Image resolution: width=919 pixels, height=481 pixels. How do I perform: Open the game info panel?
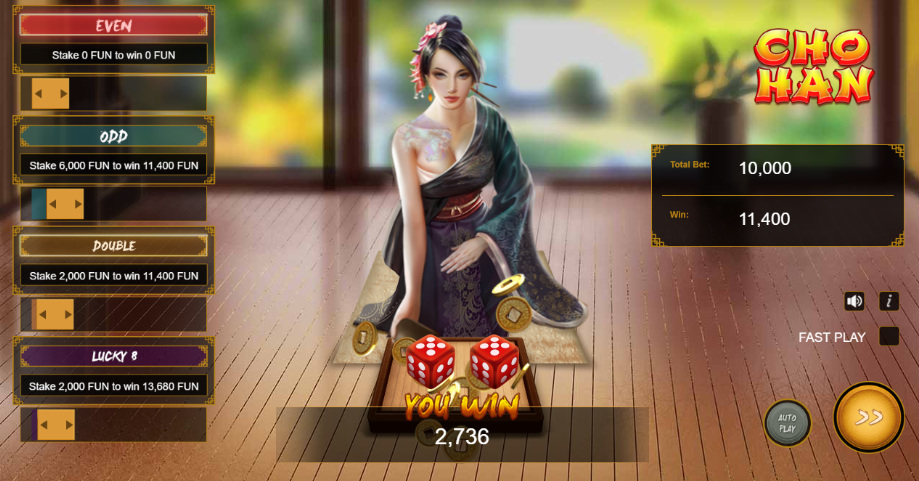(x=888, y=301)
